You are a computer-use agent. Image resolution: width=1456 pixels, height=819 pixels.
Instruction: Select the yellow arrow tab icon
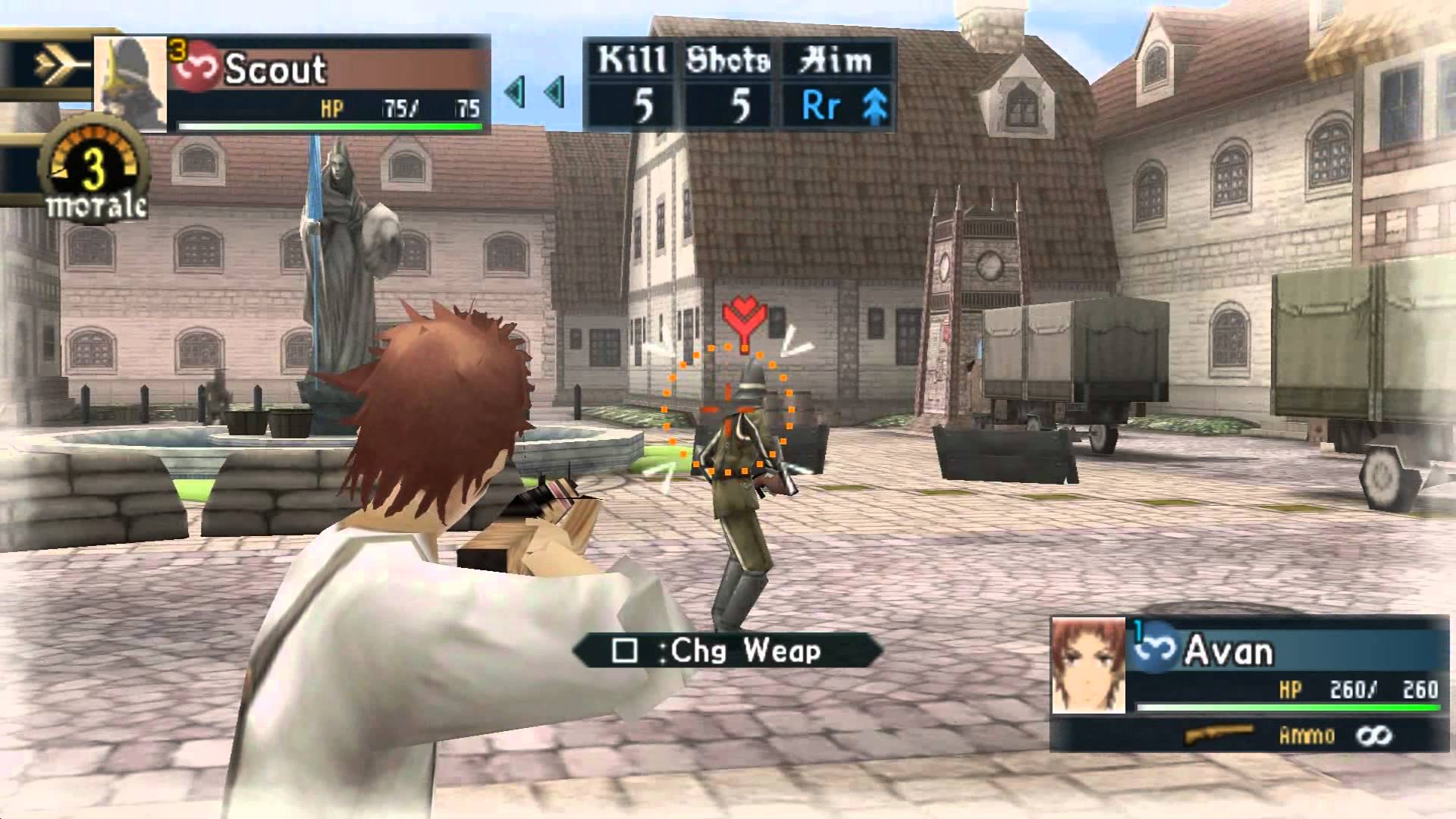coord(58,67)
